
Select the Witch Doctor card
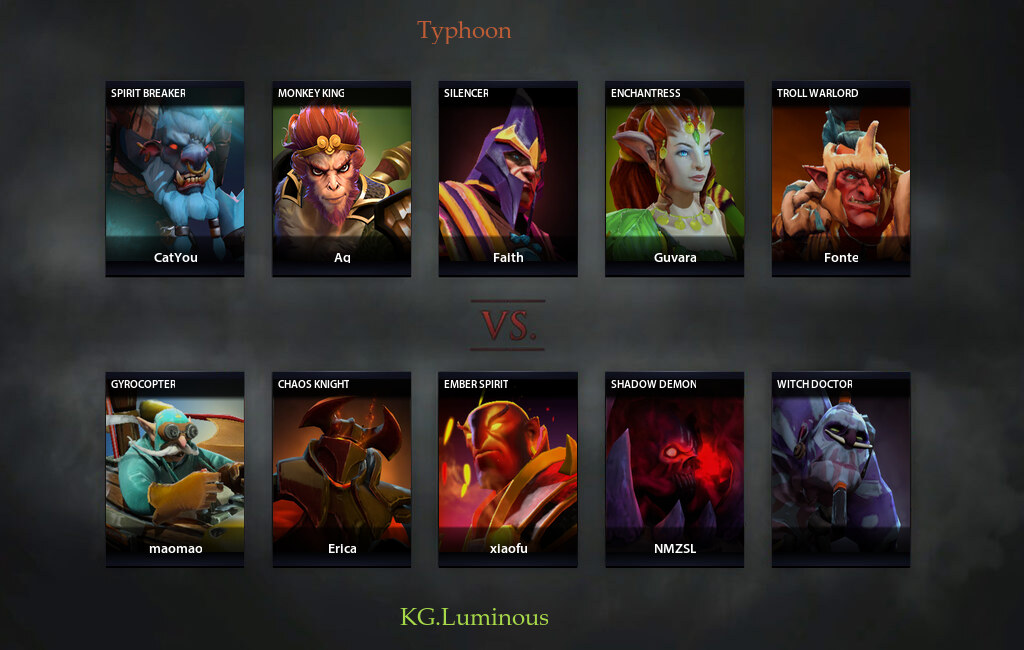[841, 469]
